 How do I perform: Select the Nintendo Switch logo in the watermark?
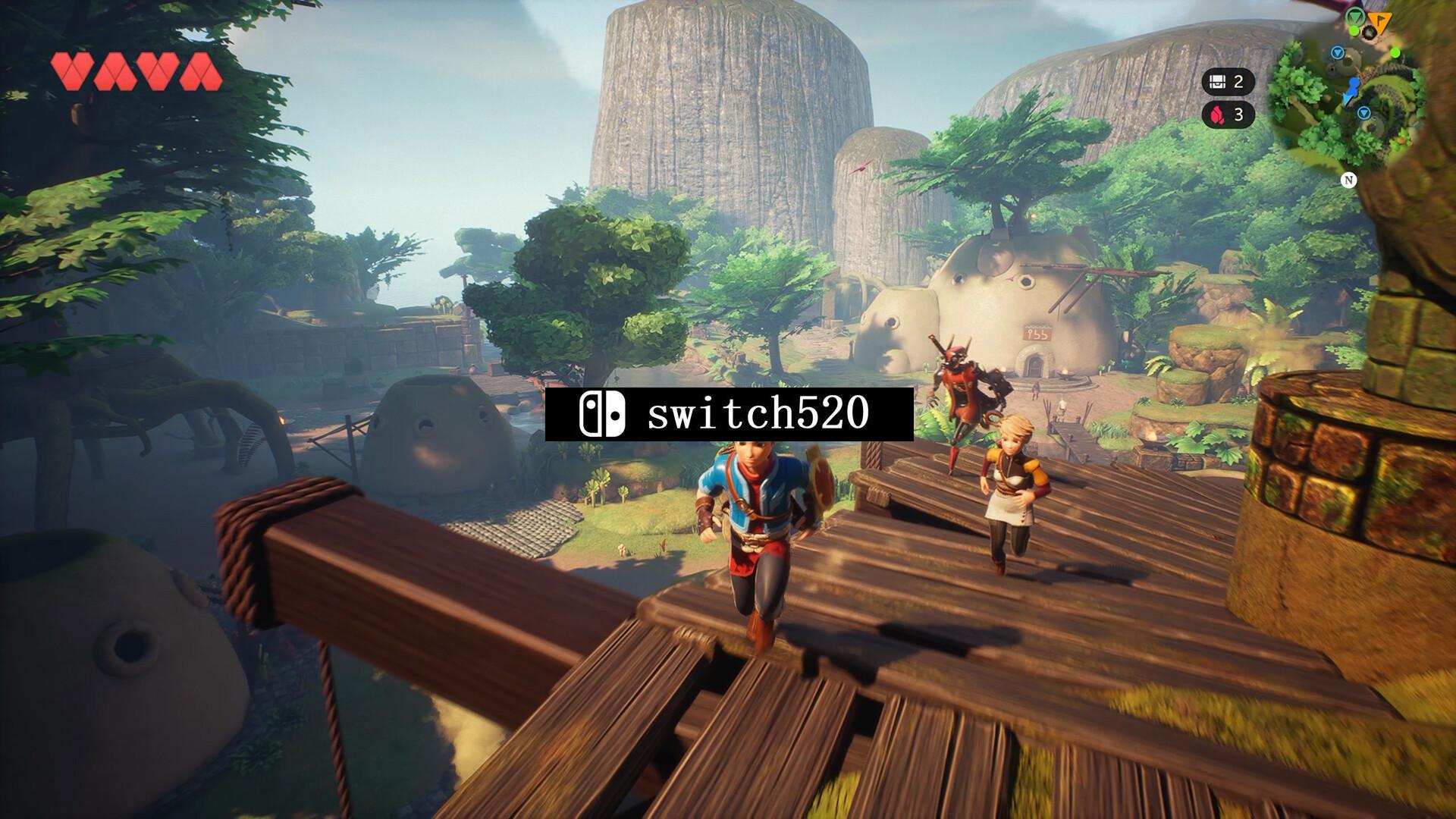(x=601, y=414)
